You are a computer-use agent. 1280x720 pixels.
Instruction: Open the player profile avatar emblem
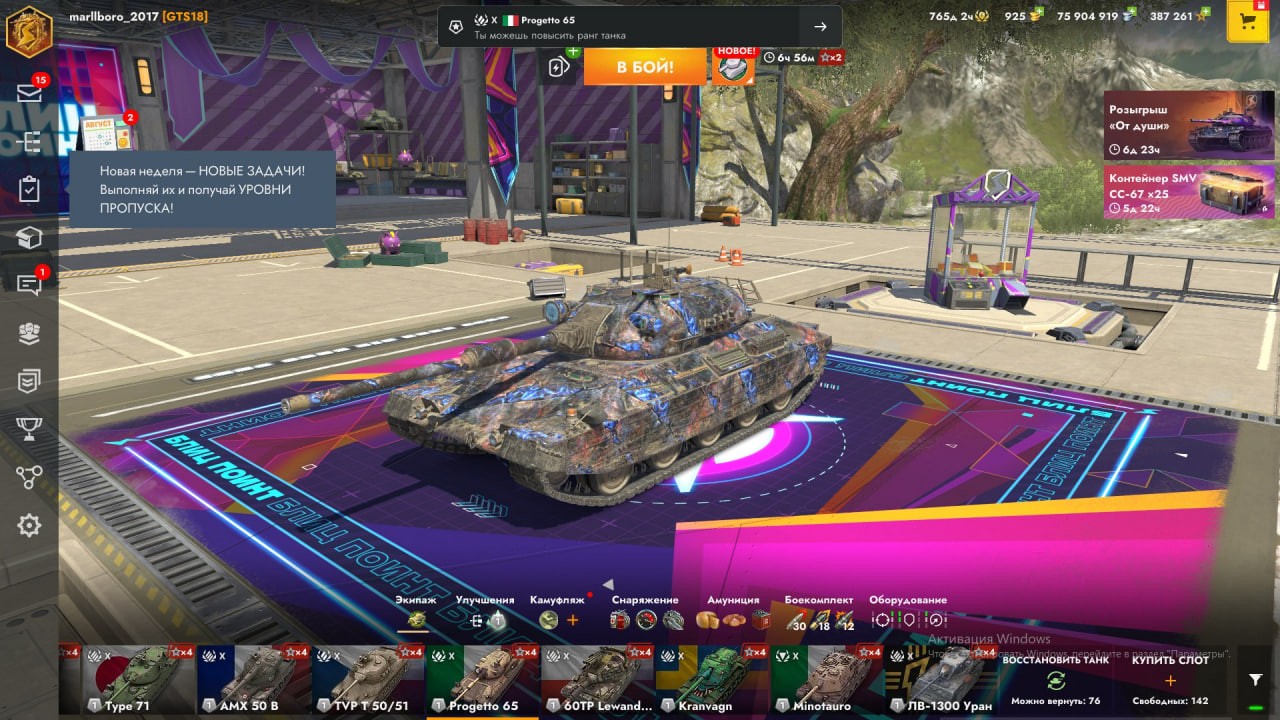click(x=29, y=30)
